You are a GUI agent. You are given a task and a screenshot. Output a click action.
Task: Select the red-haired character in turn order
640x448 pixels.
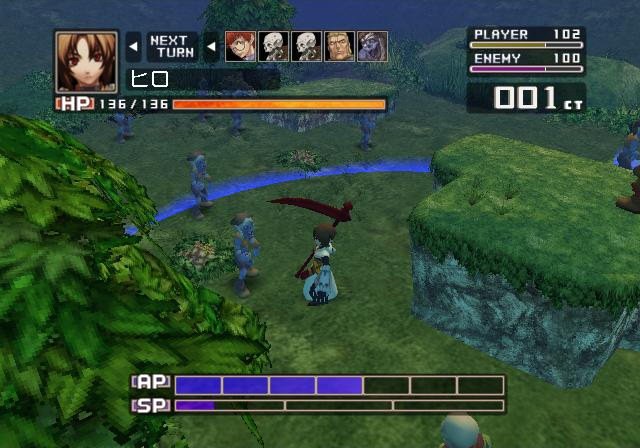point(240,46)
